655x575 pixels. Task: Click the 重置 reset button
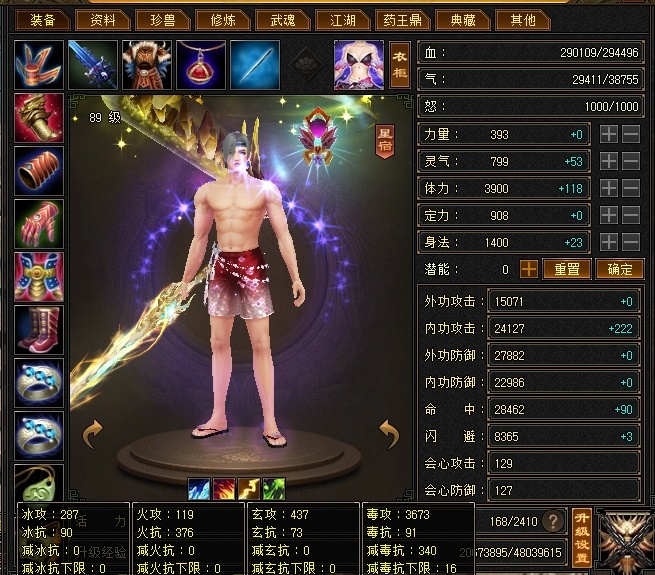pyautogui.click(x=567, y=269)
